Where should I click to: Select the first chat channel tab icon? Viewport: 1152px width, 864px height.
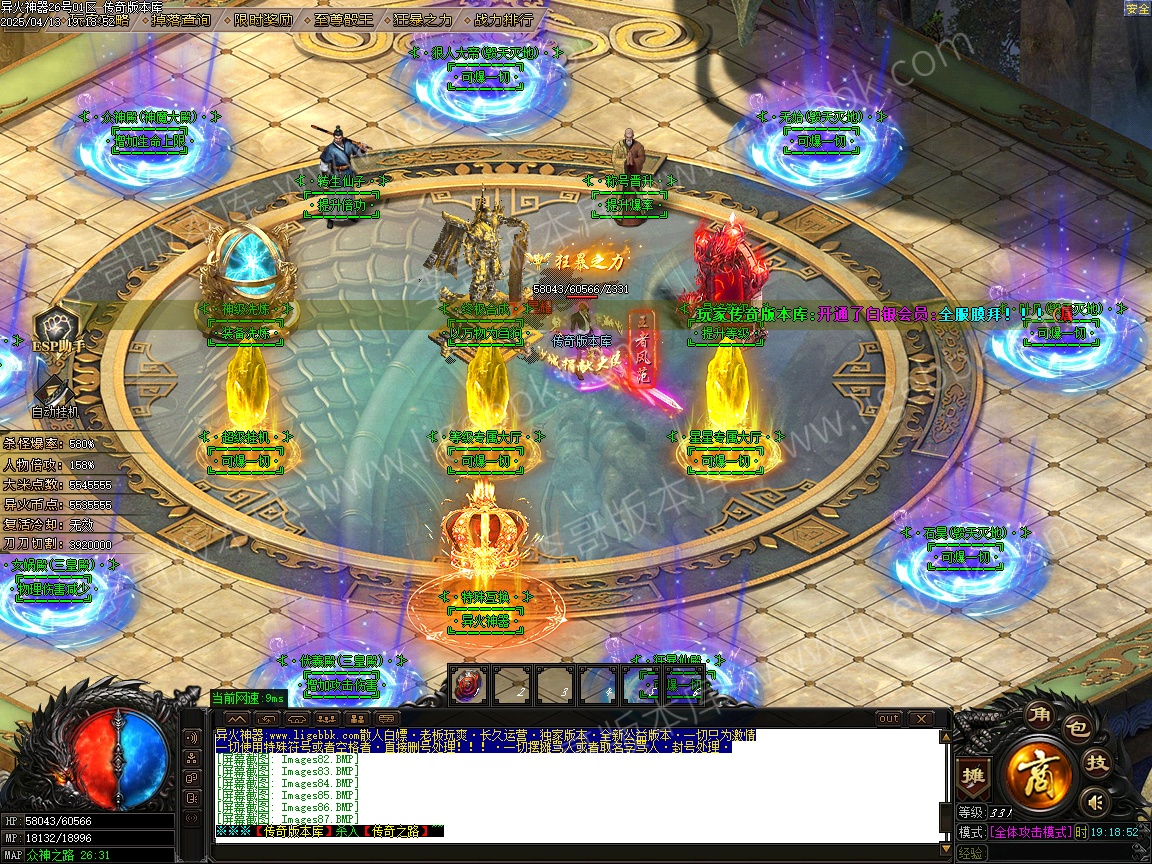coord(237,718)
